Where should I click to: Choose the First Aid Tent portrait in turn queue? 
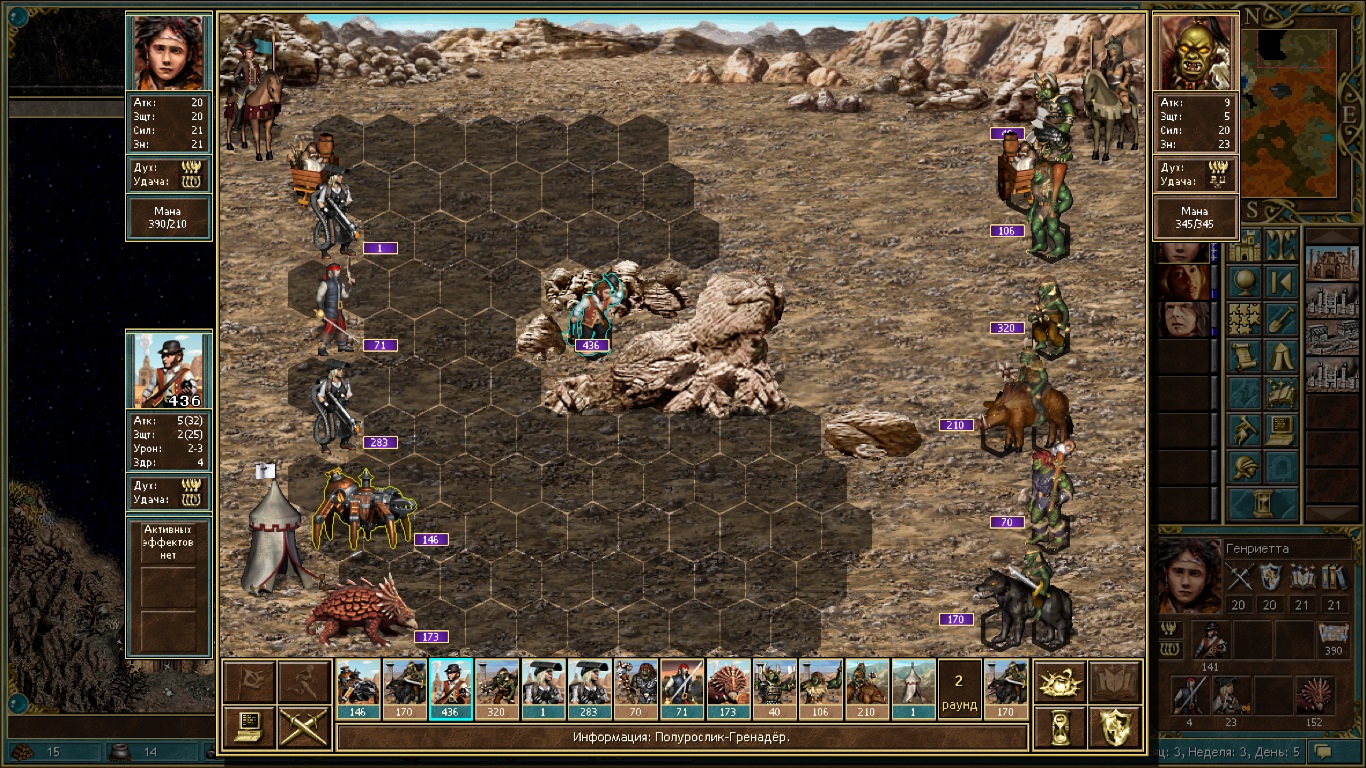pyautogui.click(x=913, y=688)
